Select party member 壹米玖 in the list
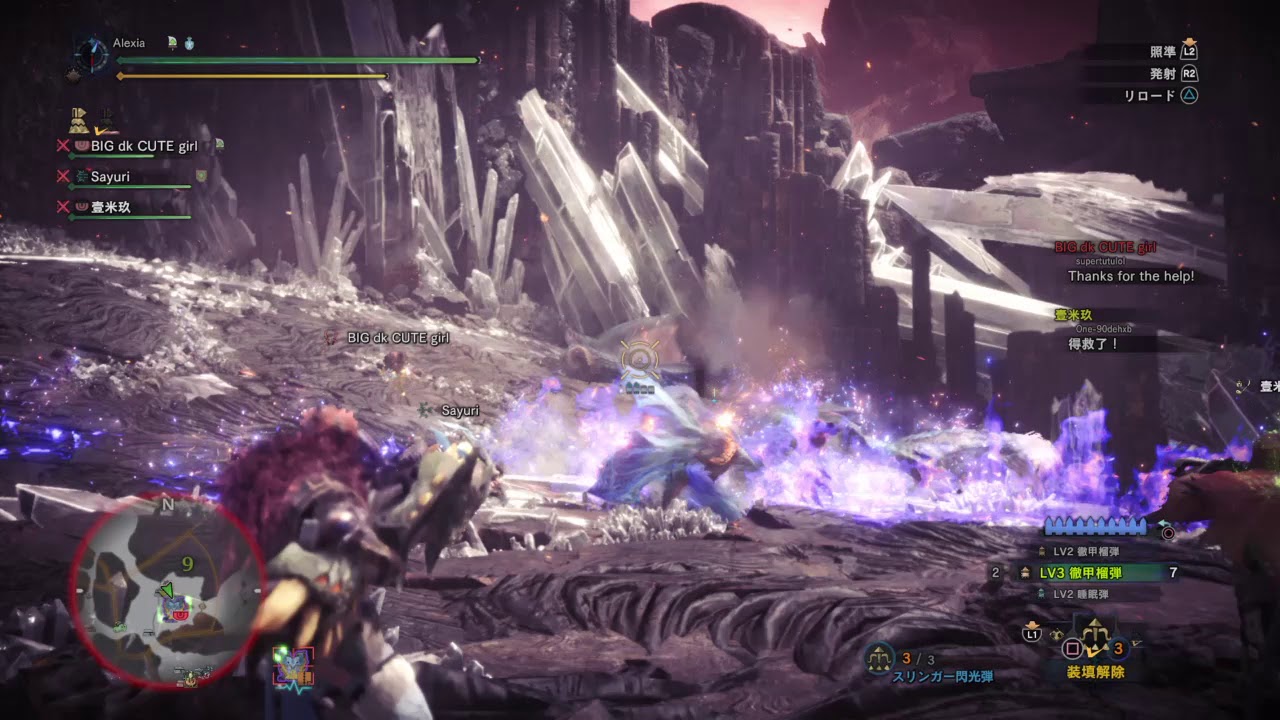 110,208
